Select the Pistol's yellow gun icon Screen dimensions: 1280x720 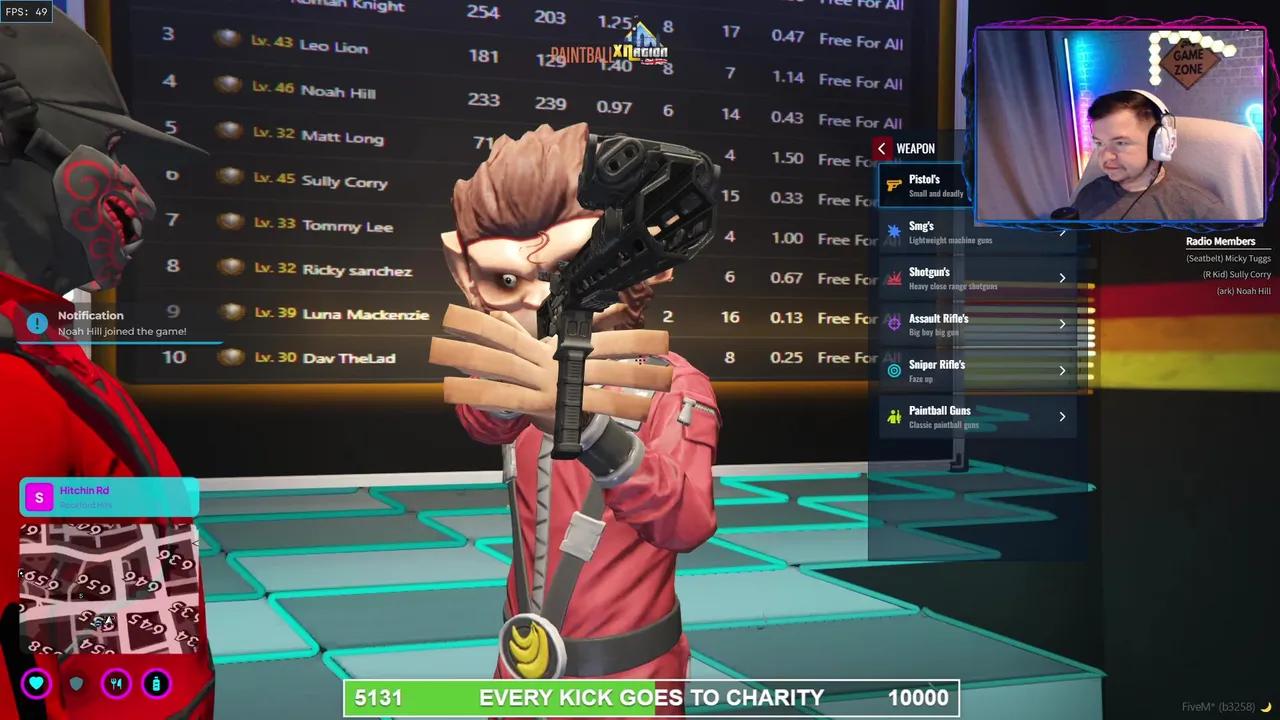894,185
